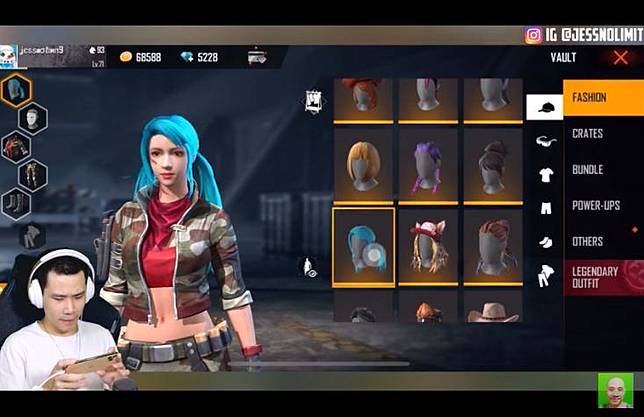644x417 pixels.
Task: Choose the t-shirt category icon
Action: click(545, 175)
